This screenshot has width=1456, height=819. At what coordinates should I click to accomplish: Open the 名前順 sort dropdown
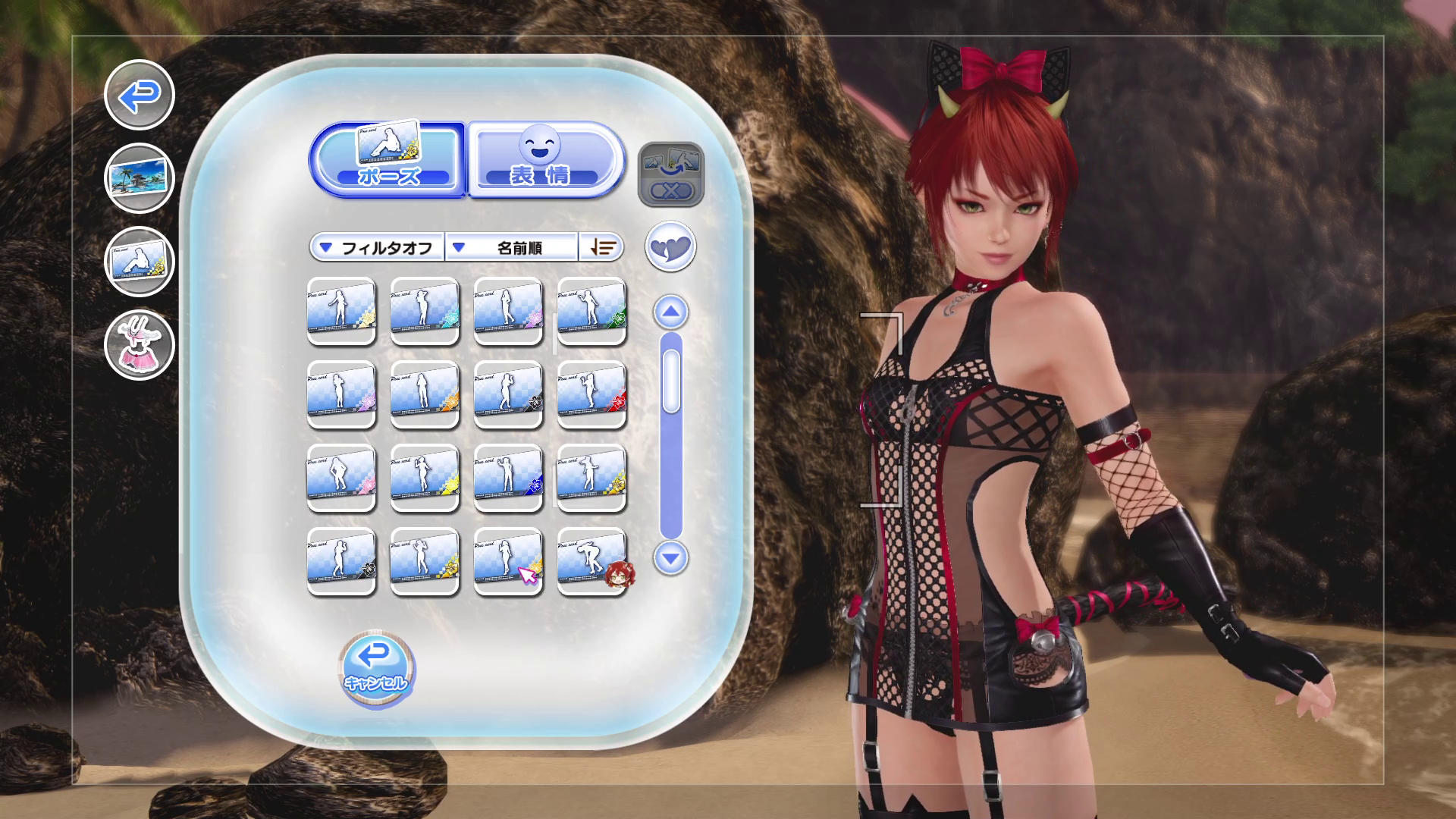[510, 248]
